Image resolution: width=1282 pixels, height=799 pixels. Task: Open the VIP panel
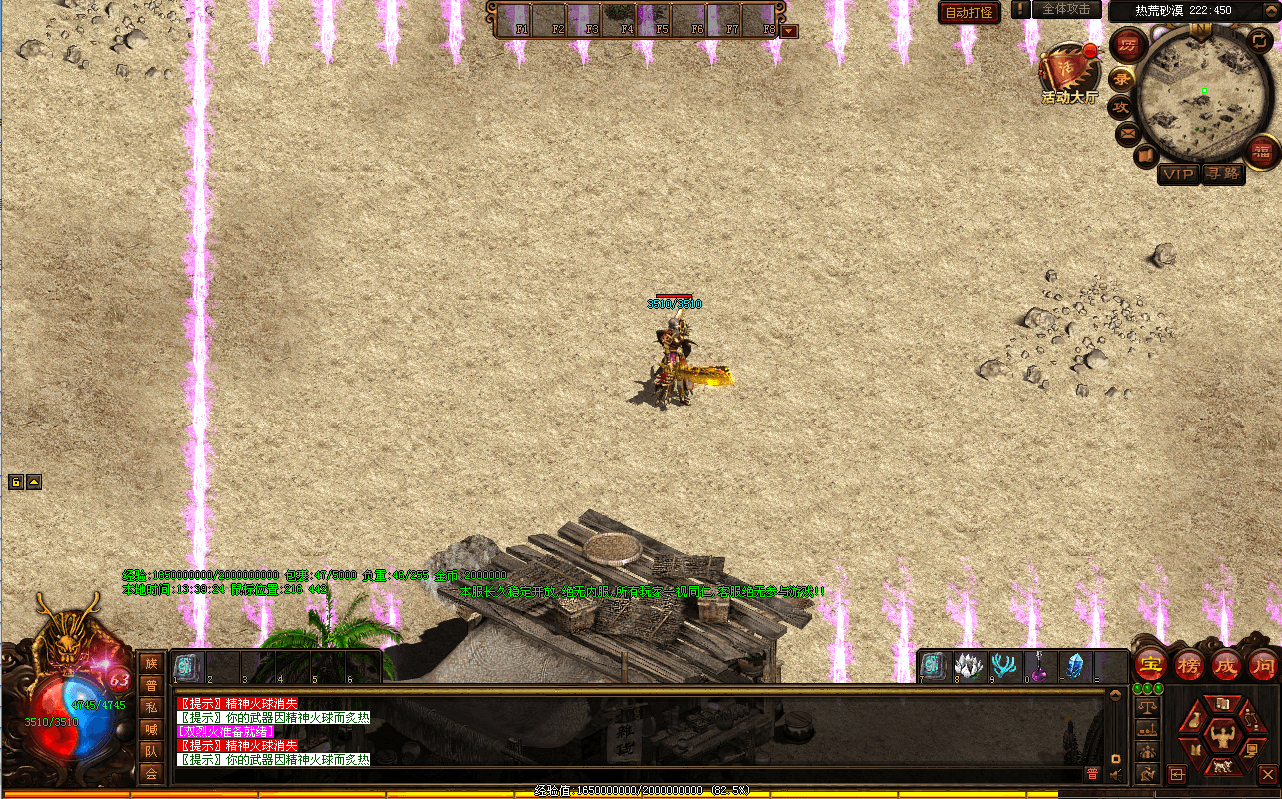tap(1178, 174)
